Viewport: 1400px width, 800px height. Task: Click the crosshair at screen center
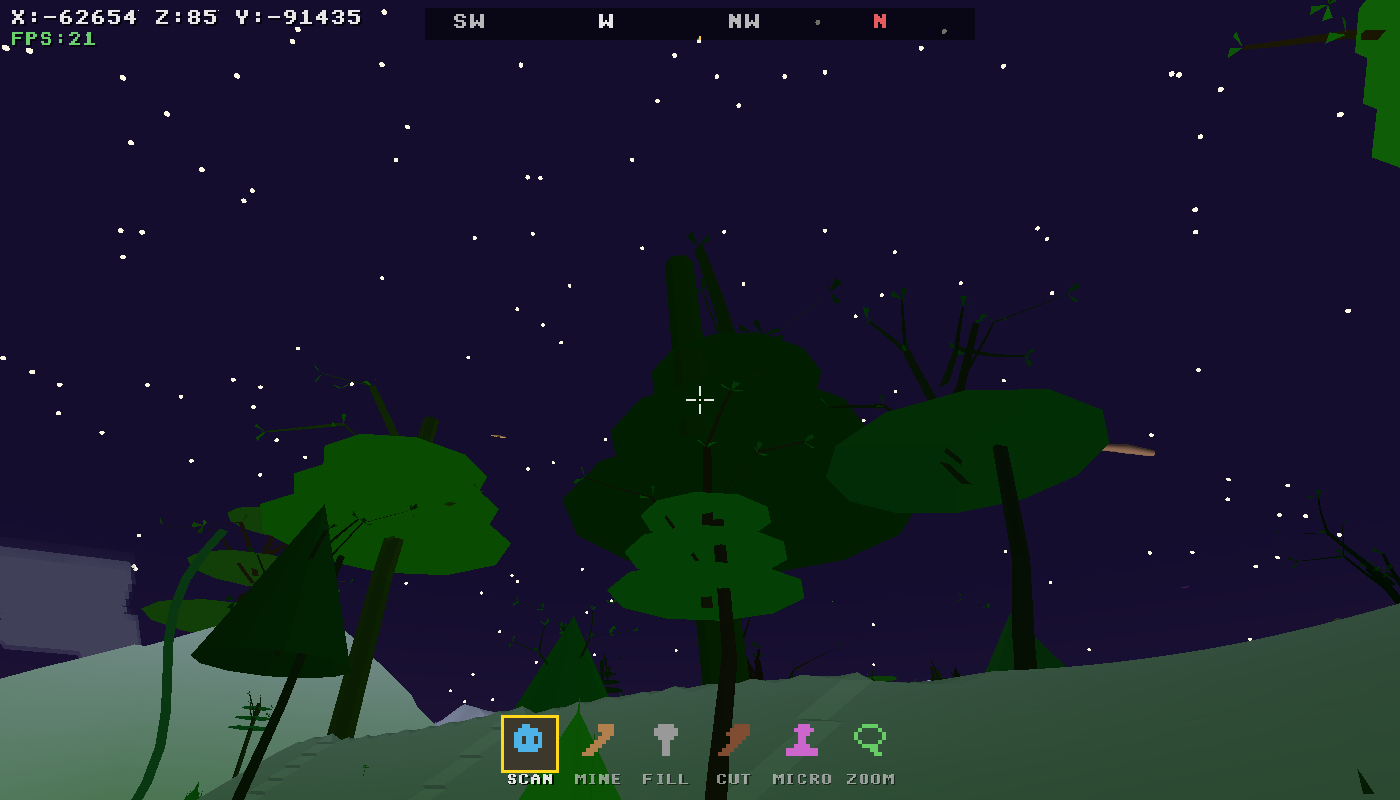700,400
